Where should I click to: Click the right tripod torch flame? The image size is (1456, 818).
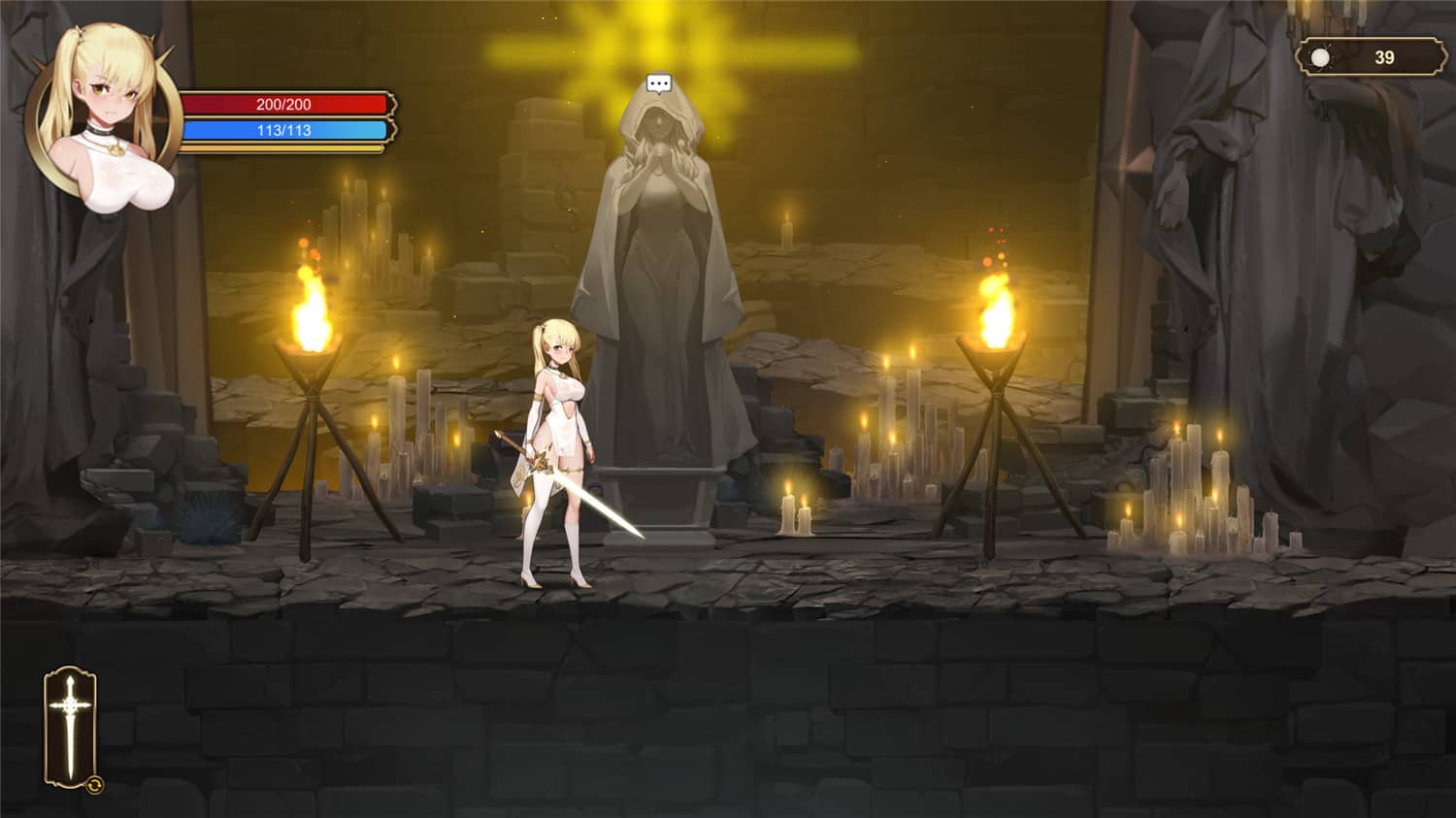point(992,311)
